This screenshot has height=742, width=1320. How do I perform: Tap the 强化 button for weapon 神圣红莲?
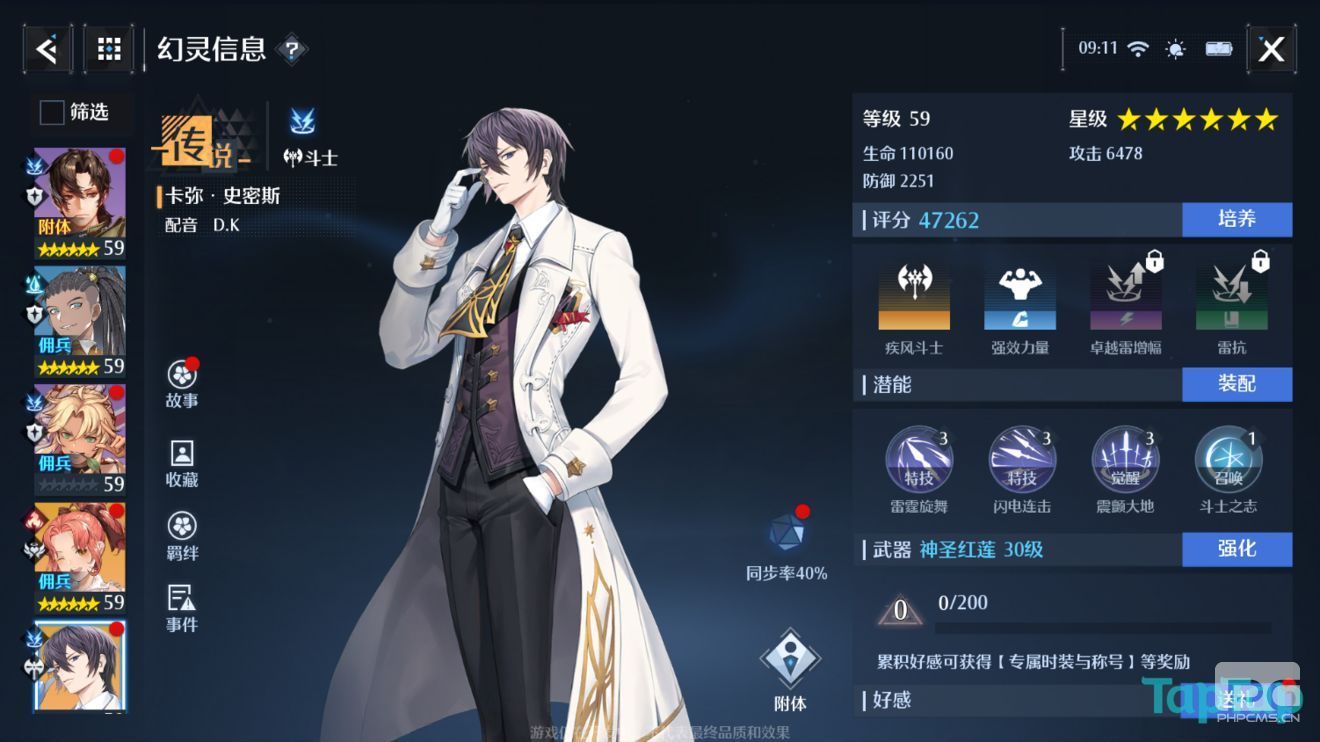tap(1237, 549)
